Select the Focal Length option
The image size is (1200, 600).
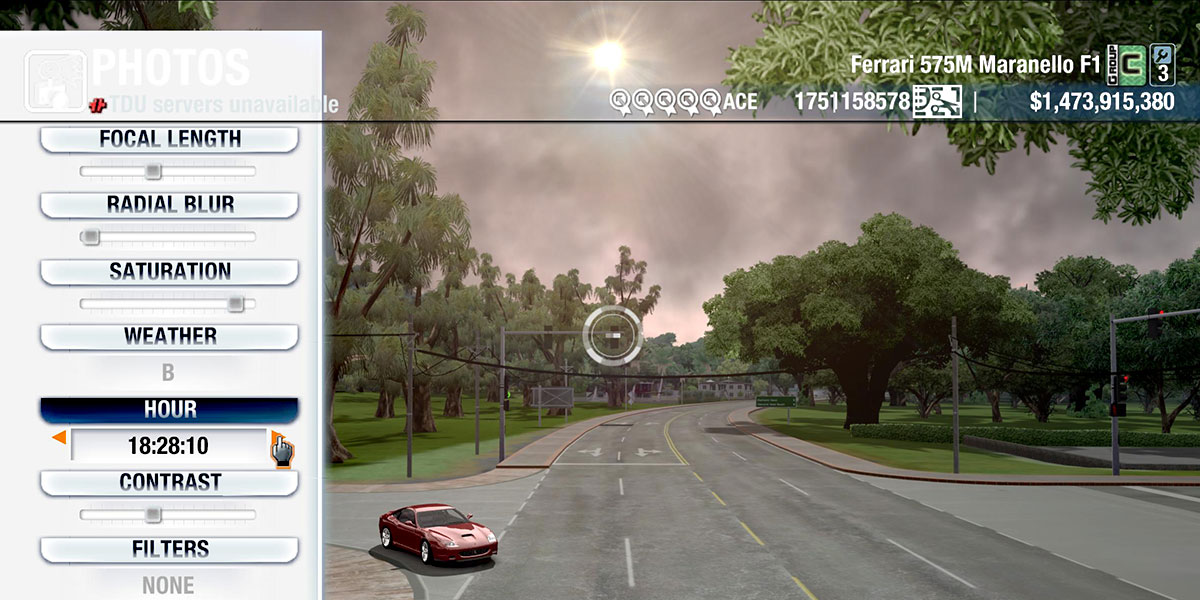[x=169, y=139]
